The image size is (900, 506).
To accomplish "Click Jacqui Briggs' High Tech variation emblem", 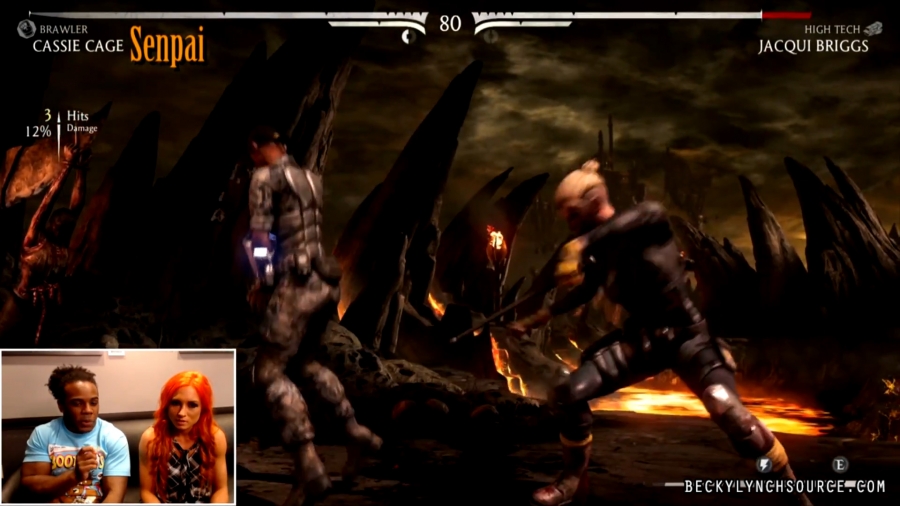I will [x=873, y=29].
